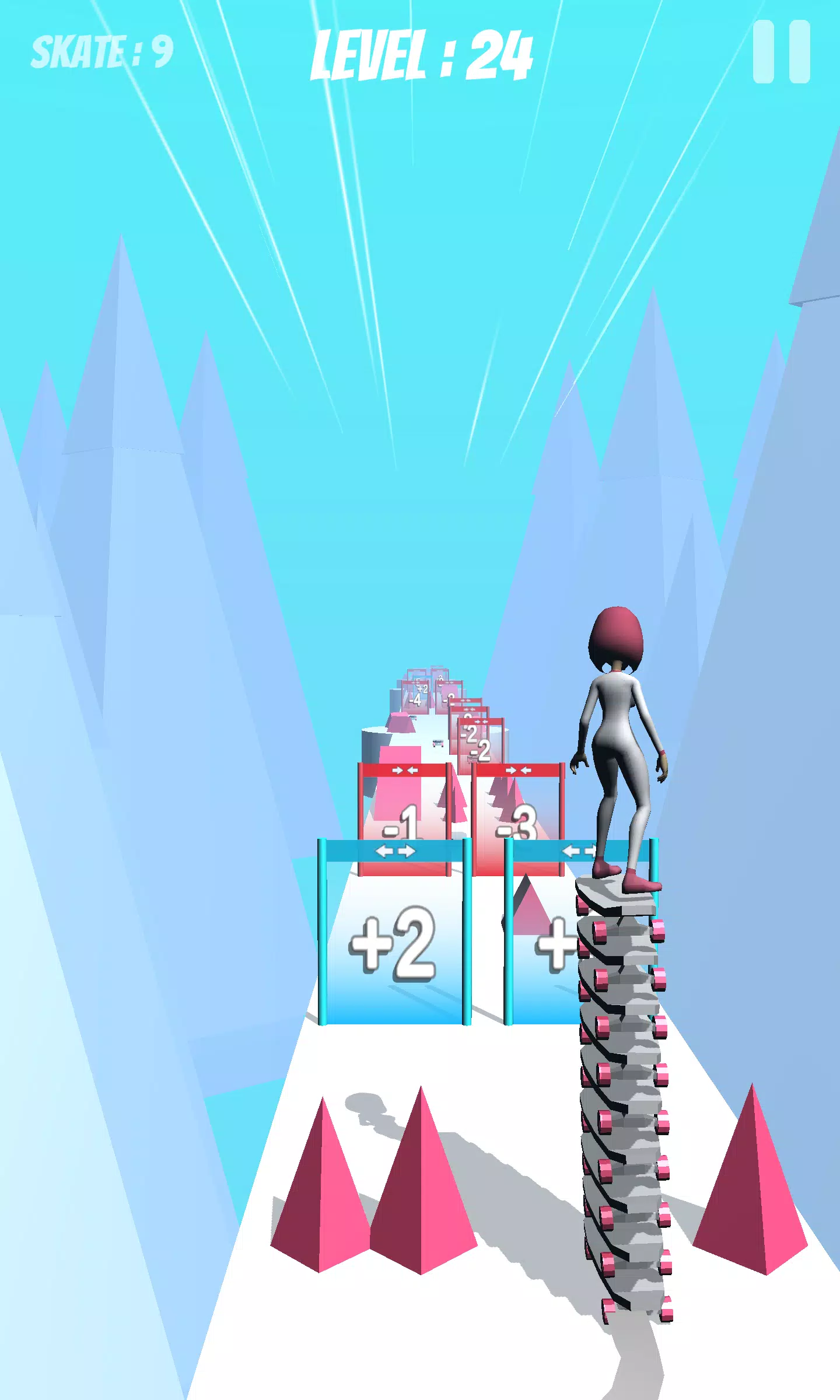Tap the red arrows bar on the -2 gate

pos(481,721)
